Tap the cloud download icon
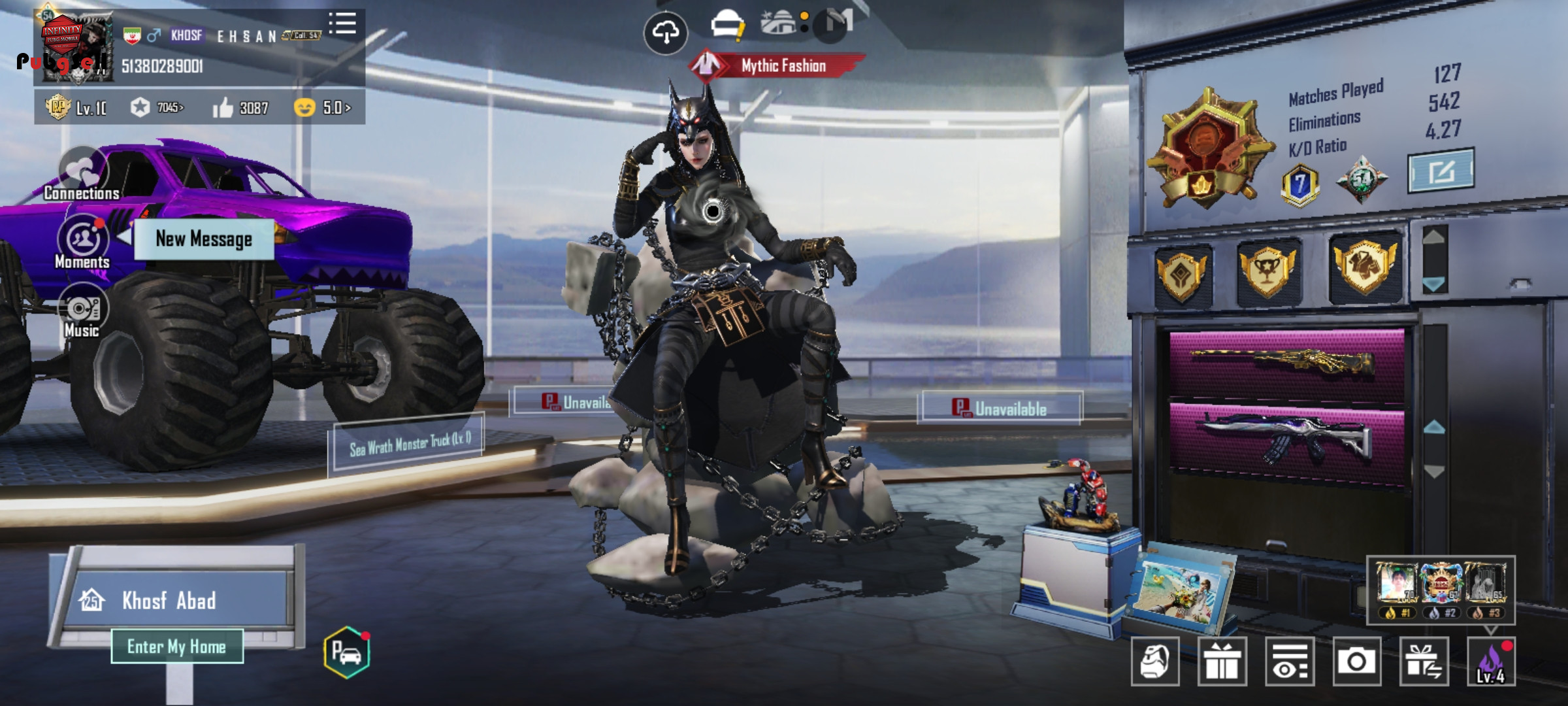1568x706 pixels. click(665, 32)
